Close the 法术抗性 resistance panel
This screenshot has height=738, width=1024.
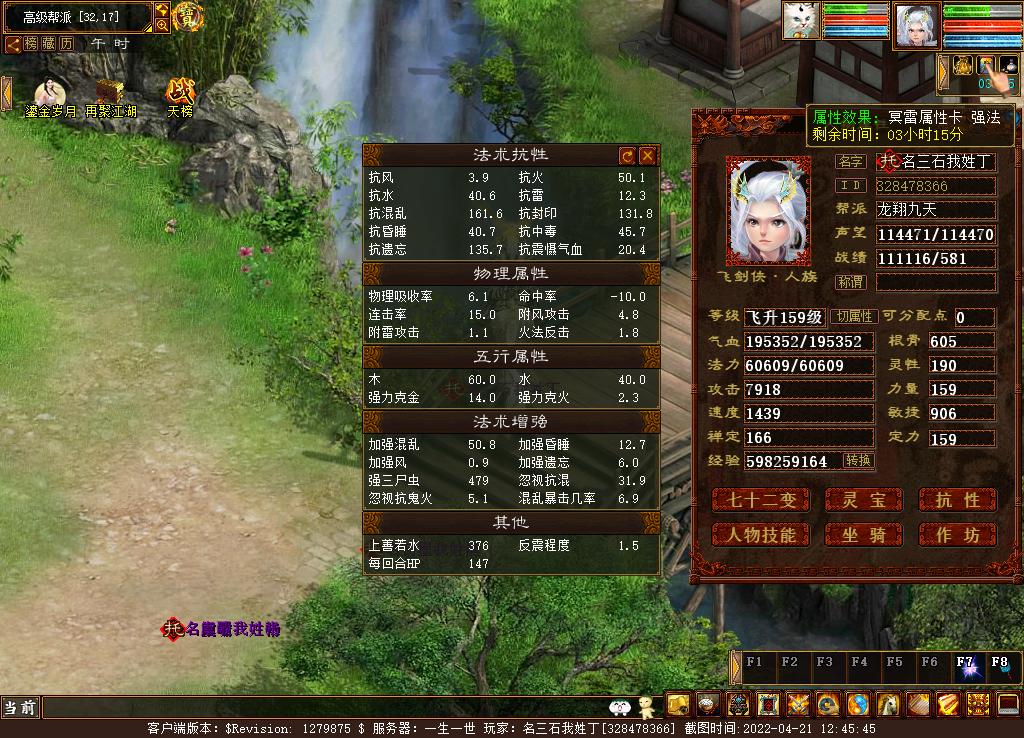point(647,156)
